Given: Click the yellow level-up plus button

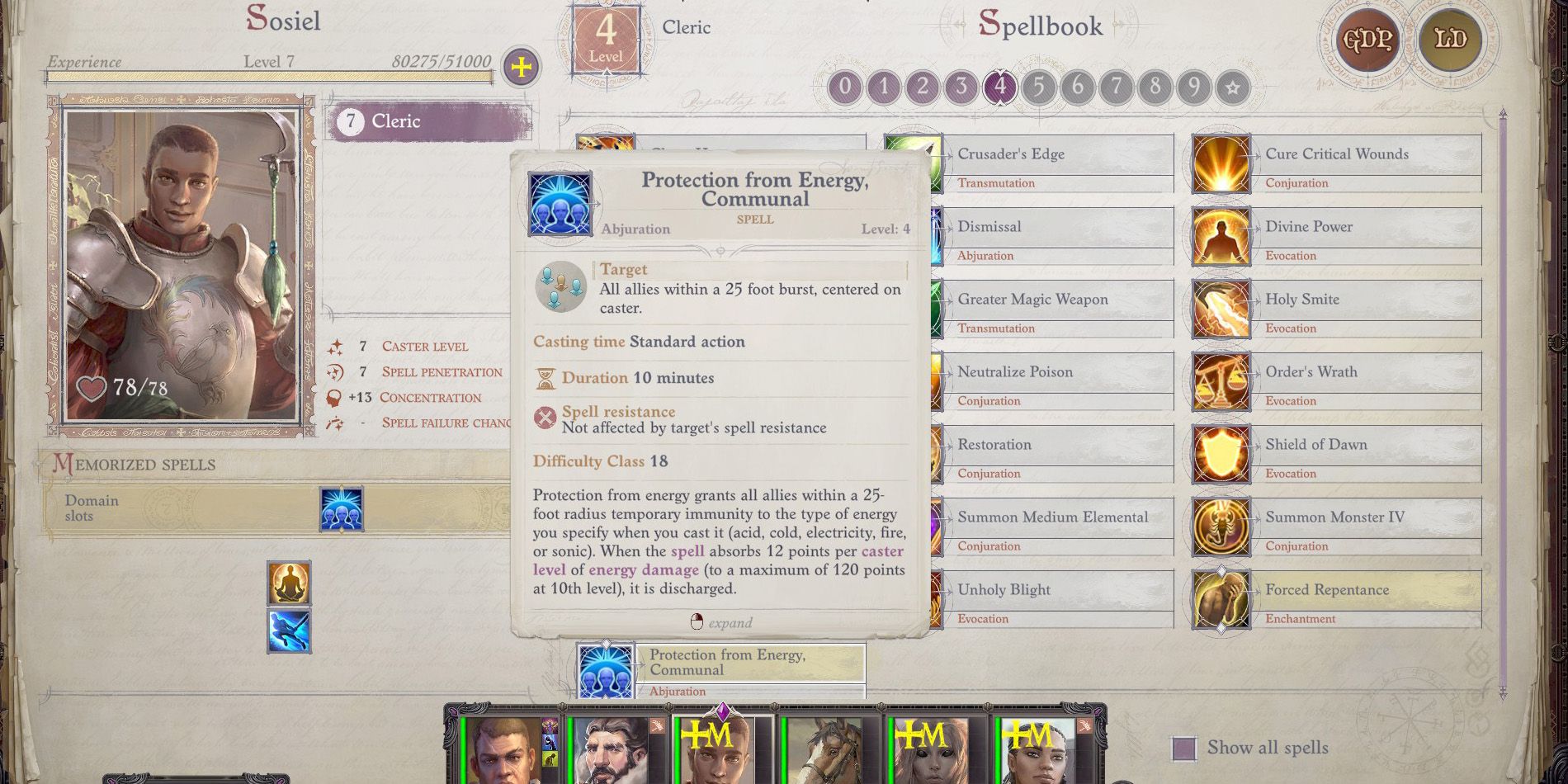Looking at the screenshot, I should (x=522, y=67).
